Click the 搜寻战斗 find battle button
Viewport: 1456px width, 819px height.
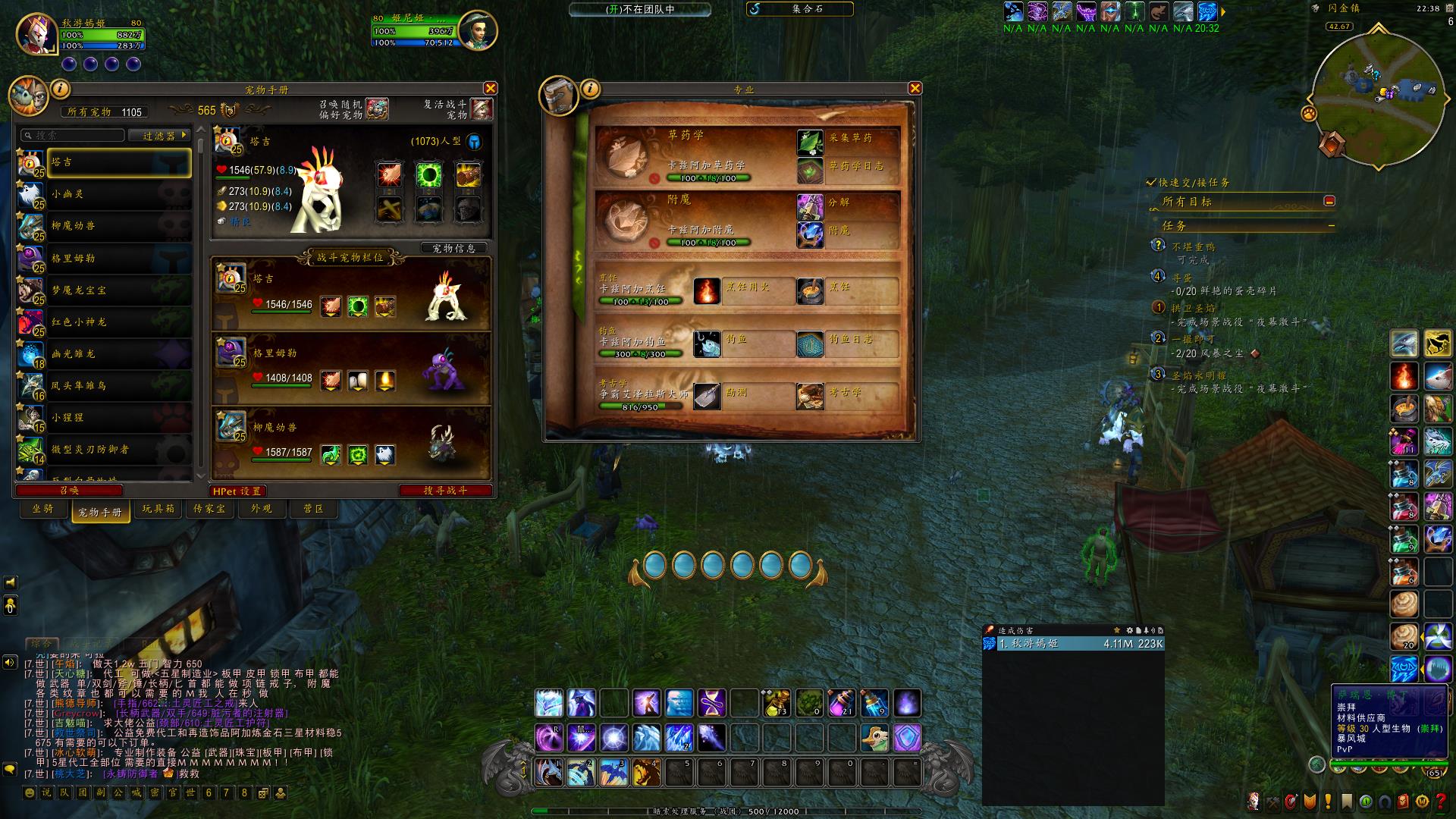tap(445, 491)
